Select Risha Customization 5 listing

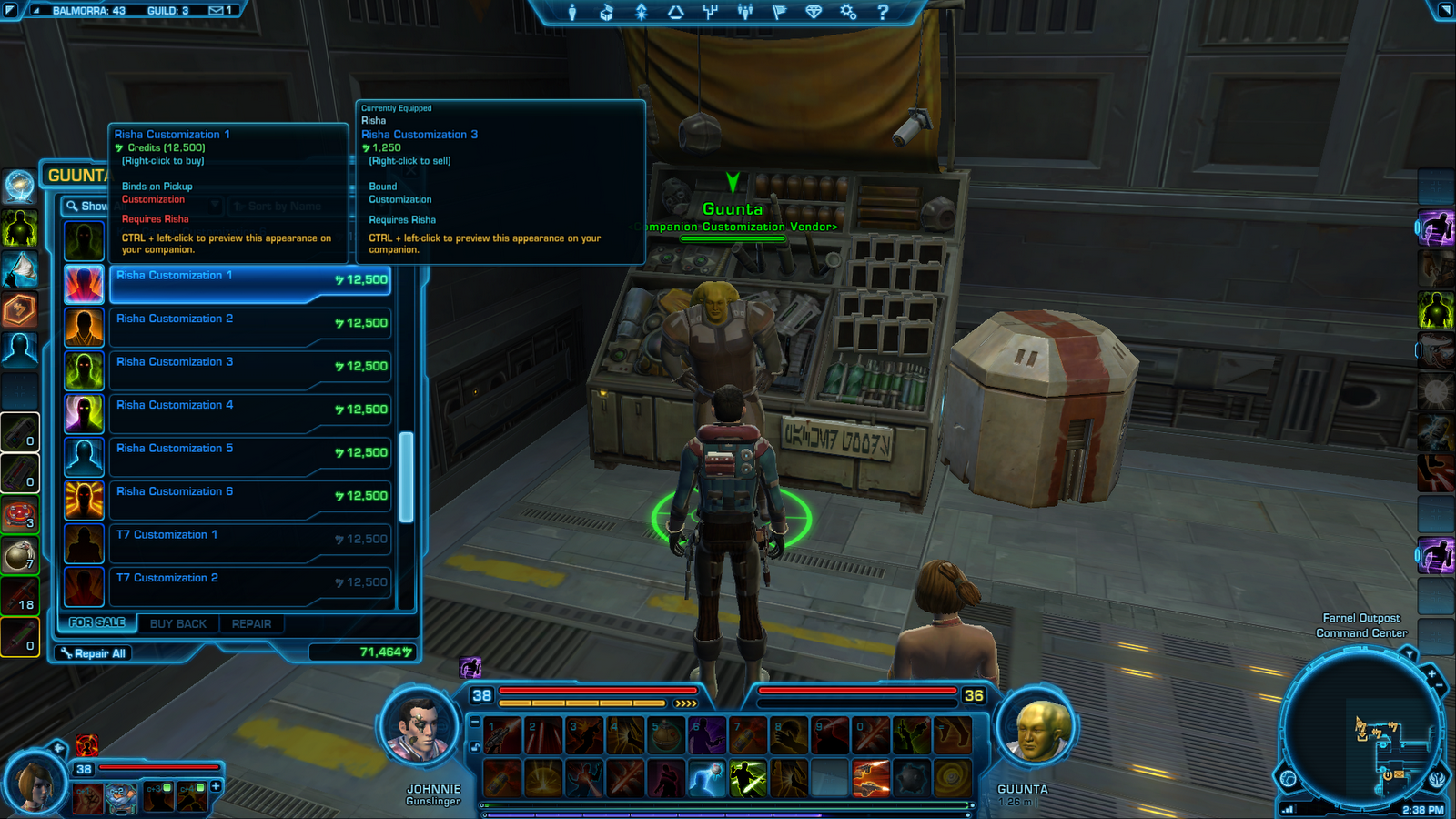[250, 456]
